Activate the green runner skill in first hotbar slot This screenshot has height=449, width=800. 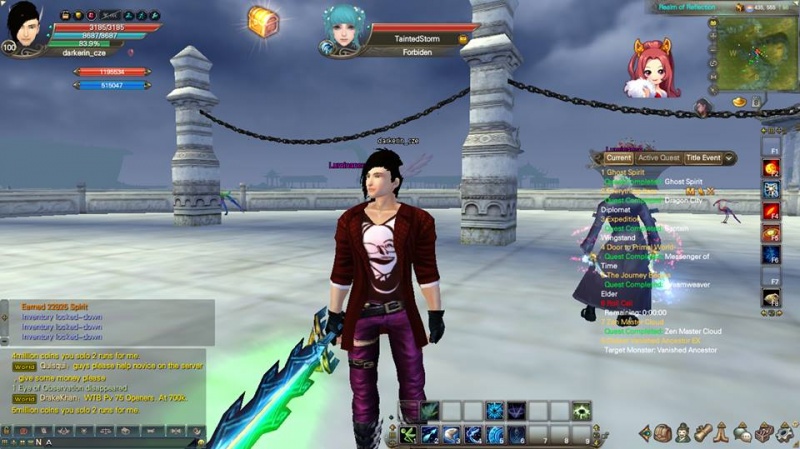click(x=408, y=434)
